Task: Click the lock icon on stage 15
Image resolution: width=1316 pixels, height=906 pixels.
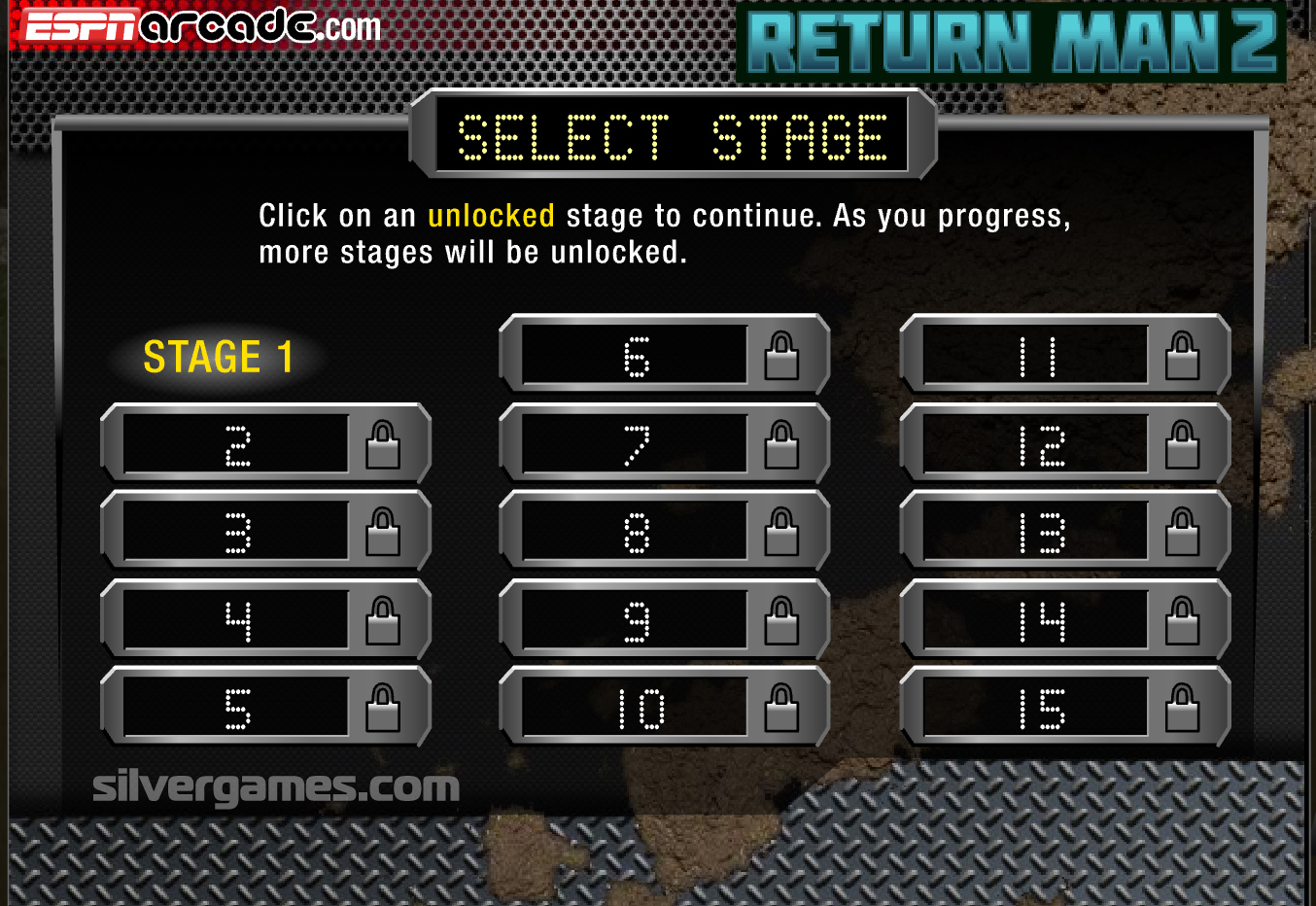Action: point(1185,707)
